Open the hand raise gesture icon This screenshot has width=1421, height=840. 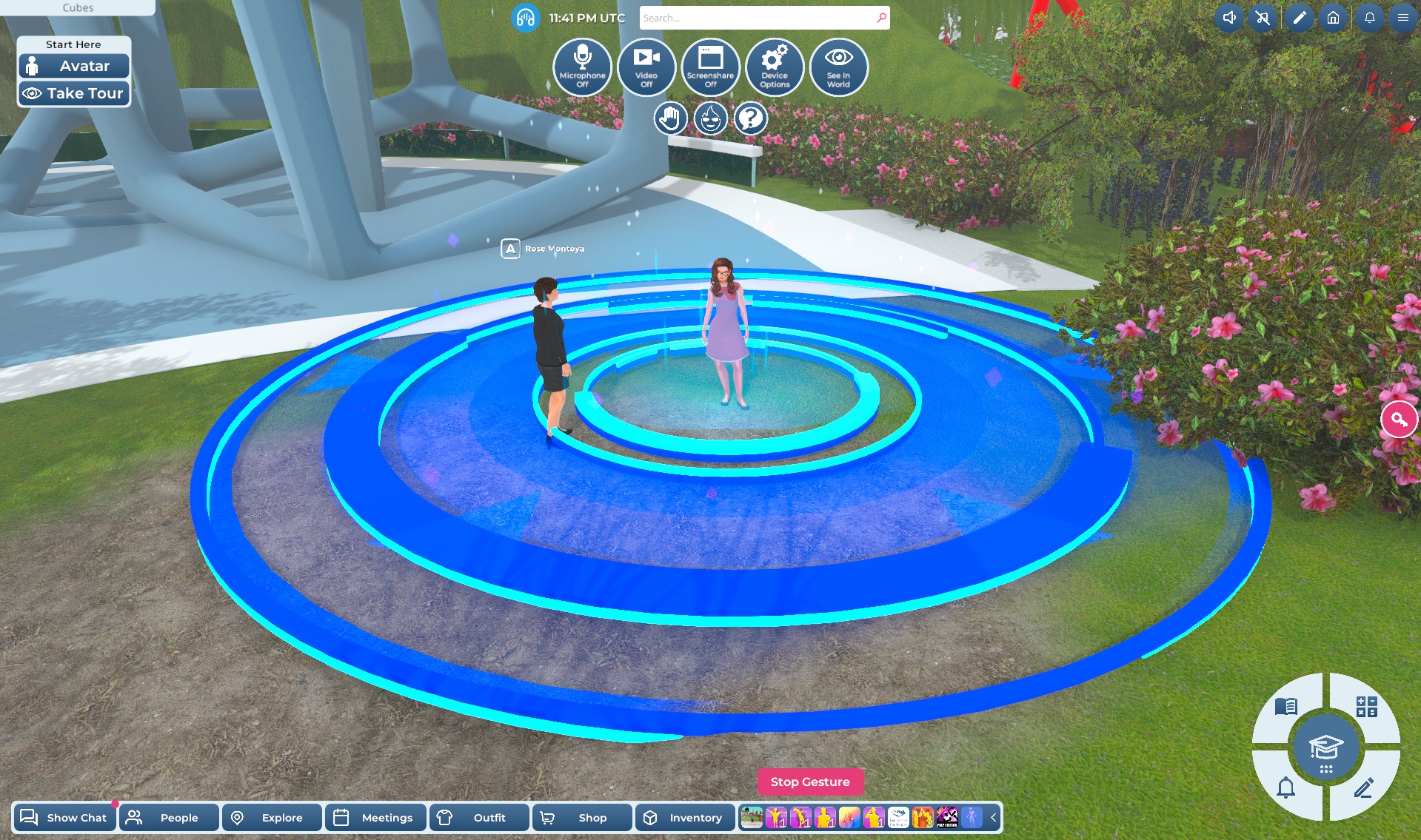click(x=670, y=118)
